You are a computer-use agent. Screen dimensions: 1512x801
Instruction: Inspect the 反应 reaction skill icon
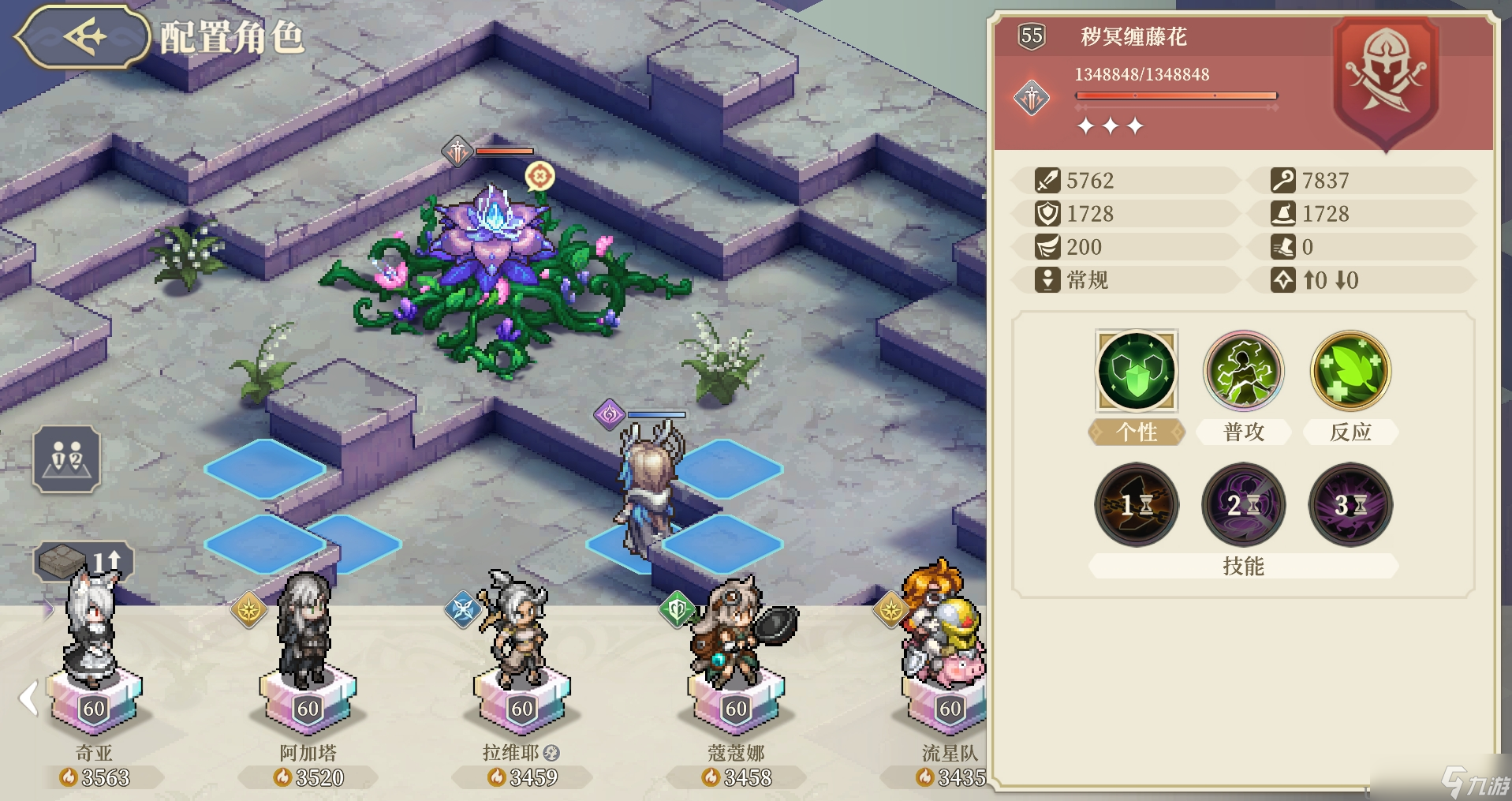pos(1350,371)
